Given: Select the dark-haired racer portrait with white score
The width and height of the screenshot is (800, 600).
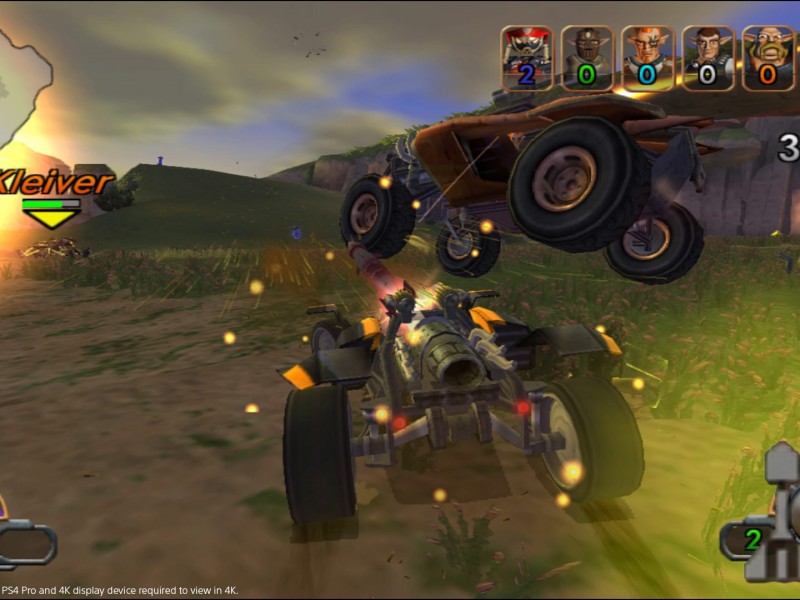Looking at the screenshot, I should click(x=708, y=58).
